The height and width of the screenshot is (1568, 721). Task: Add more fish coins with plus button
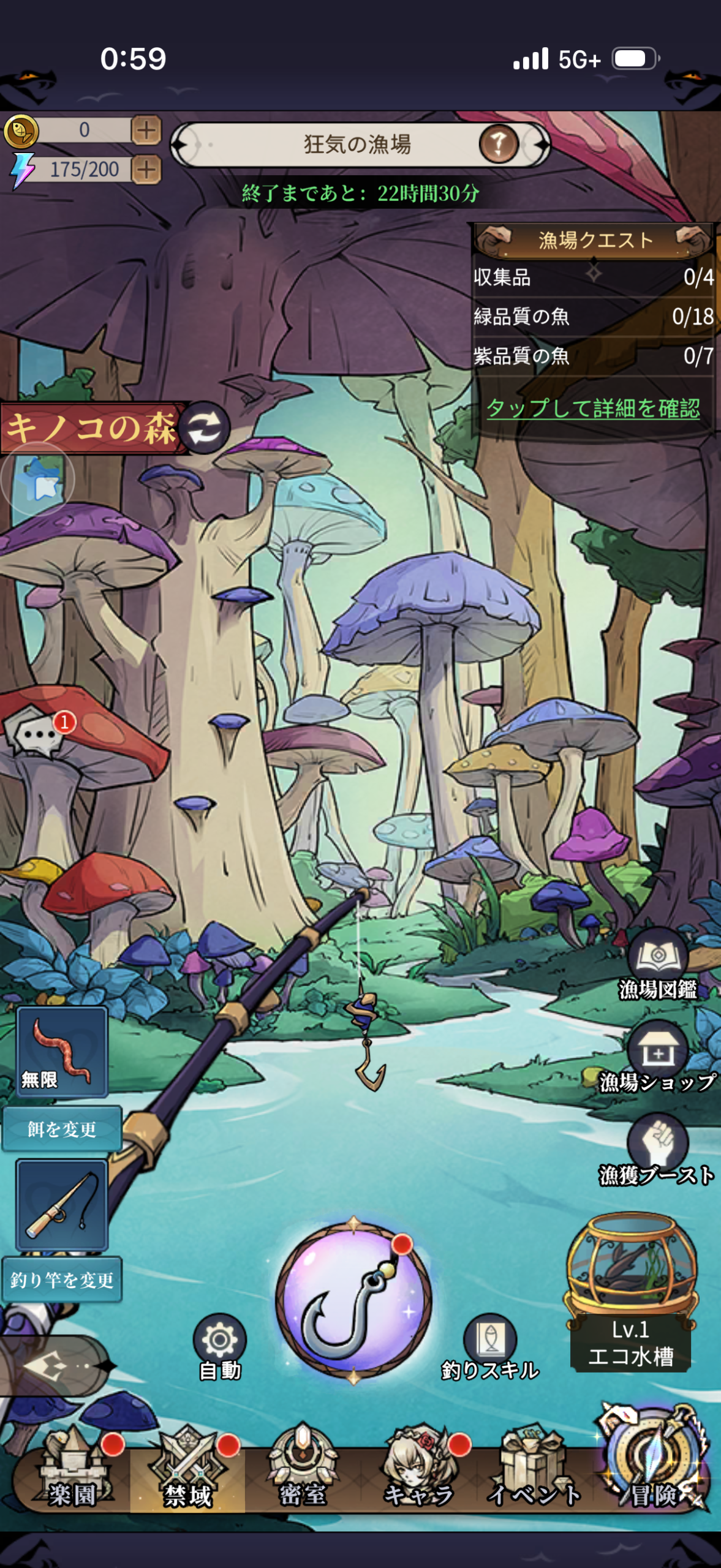click(146, 130)
